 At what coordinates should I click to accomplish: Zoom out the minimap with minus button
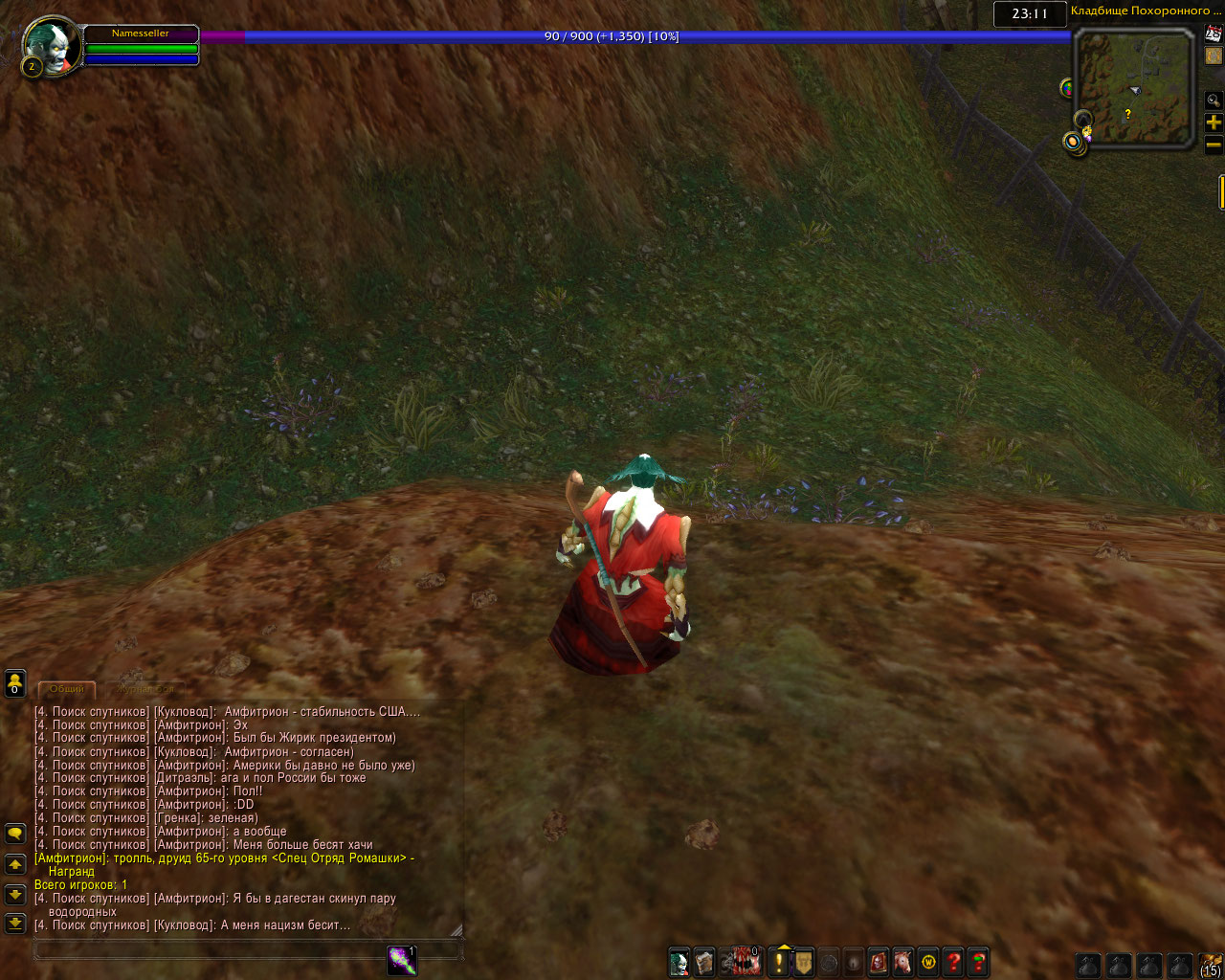pos(1214,145)
